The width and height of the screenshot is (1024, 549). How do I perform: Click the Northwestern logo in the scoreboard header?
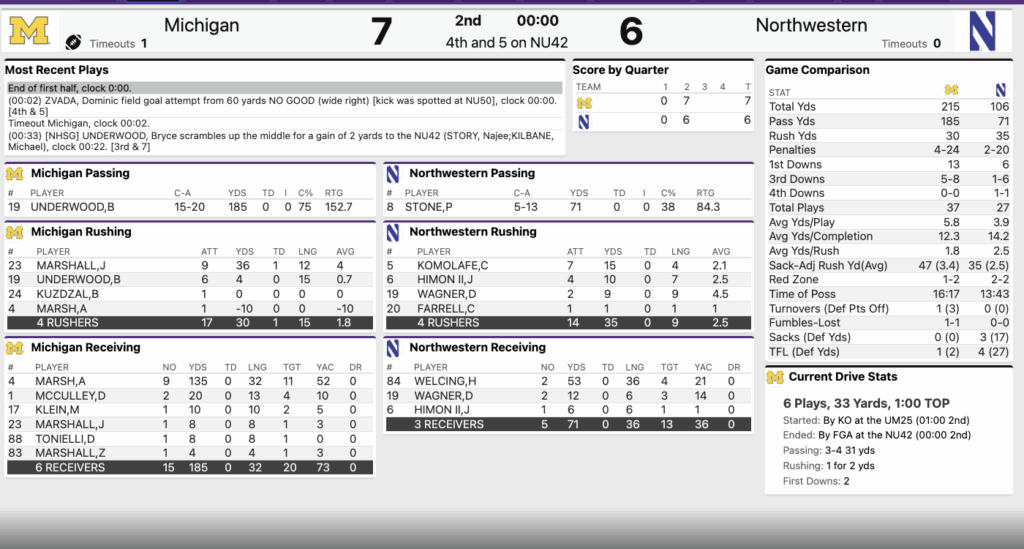(x=988, y=31)
